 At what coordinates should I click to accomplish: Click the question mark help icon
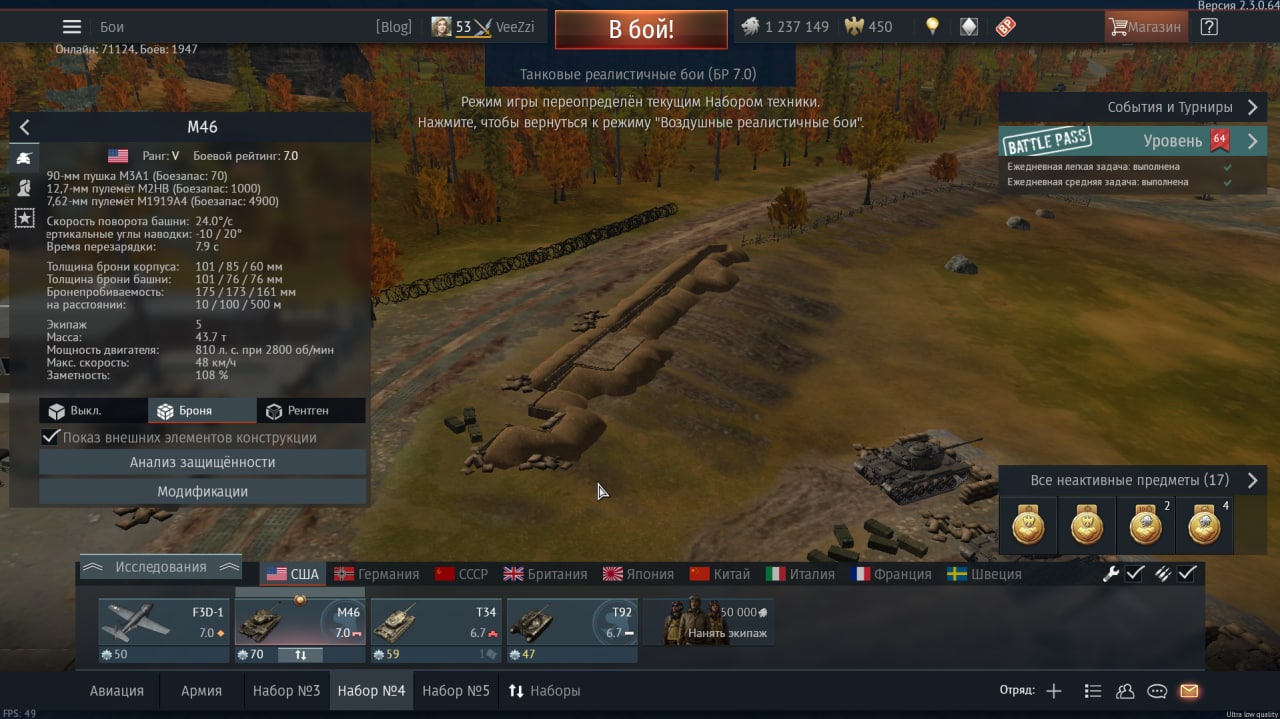coord(1209,27)
